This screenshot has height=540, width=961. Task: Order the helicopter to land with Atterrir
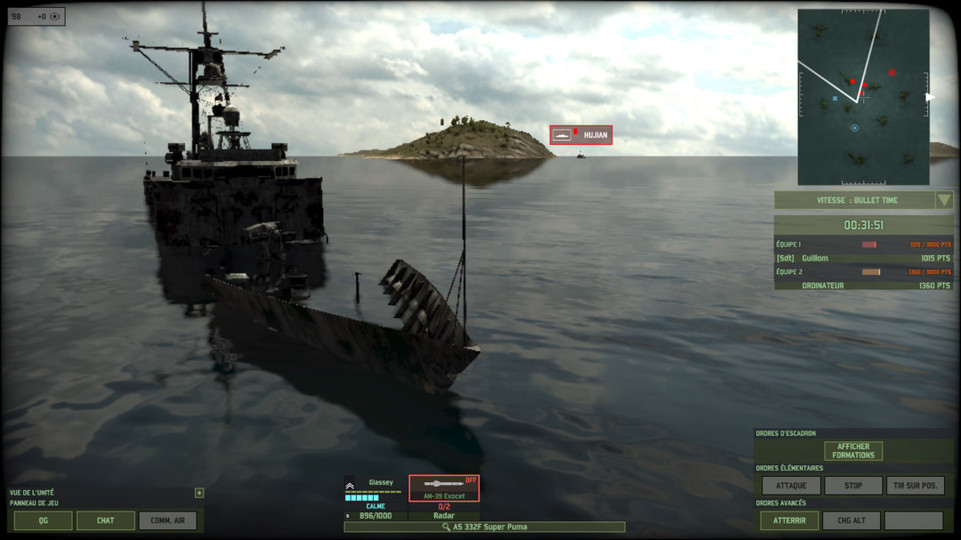coord(789,520)
